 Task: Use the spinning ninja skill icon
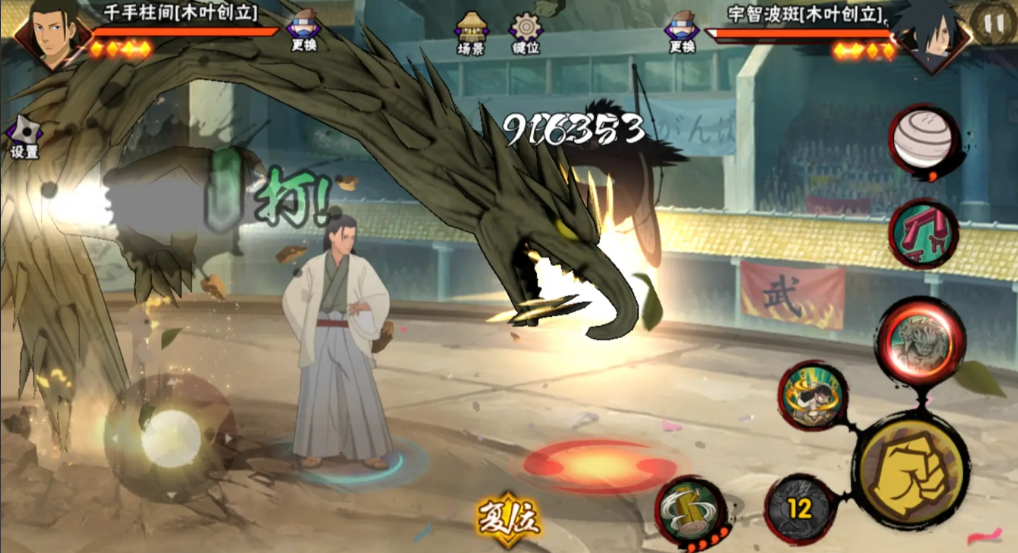813,395
